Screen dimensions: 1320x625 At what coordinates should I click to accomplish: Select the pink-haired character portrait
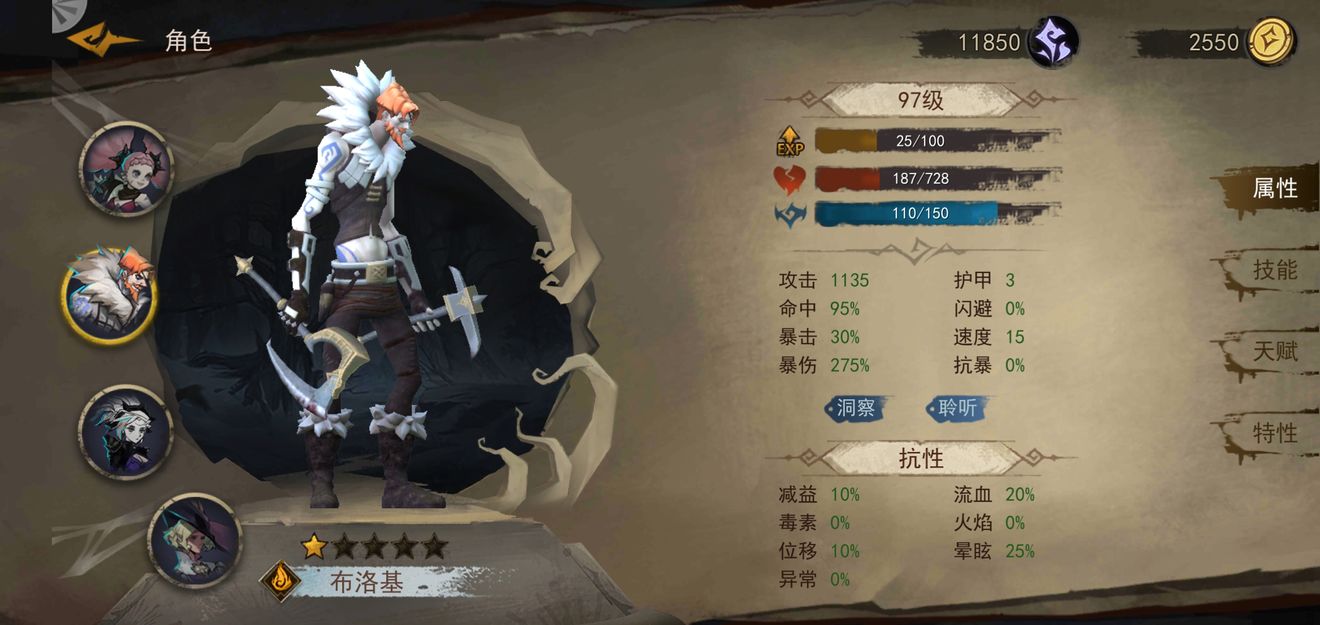pos(125,168)
